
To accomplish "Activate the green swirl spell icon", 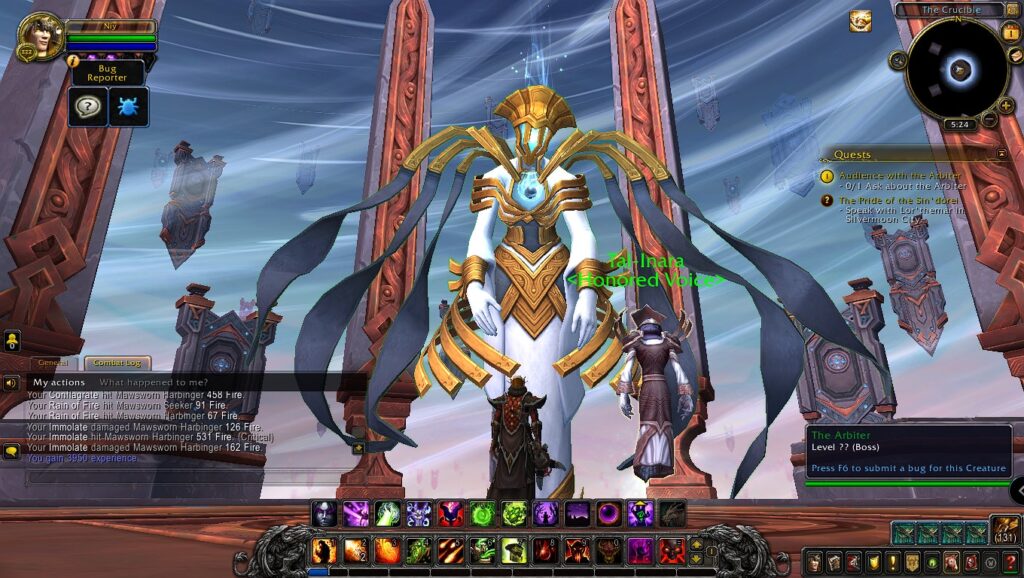I will [x=482, y=514].
